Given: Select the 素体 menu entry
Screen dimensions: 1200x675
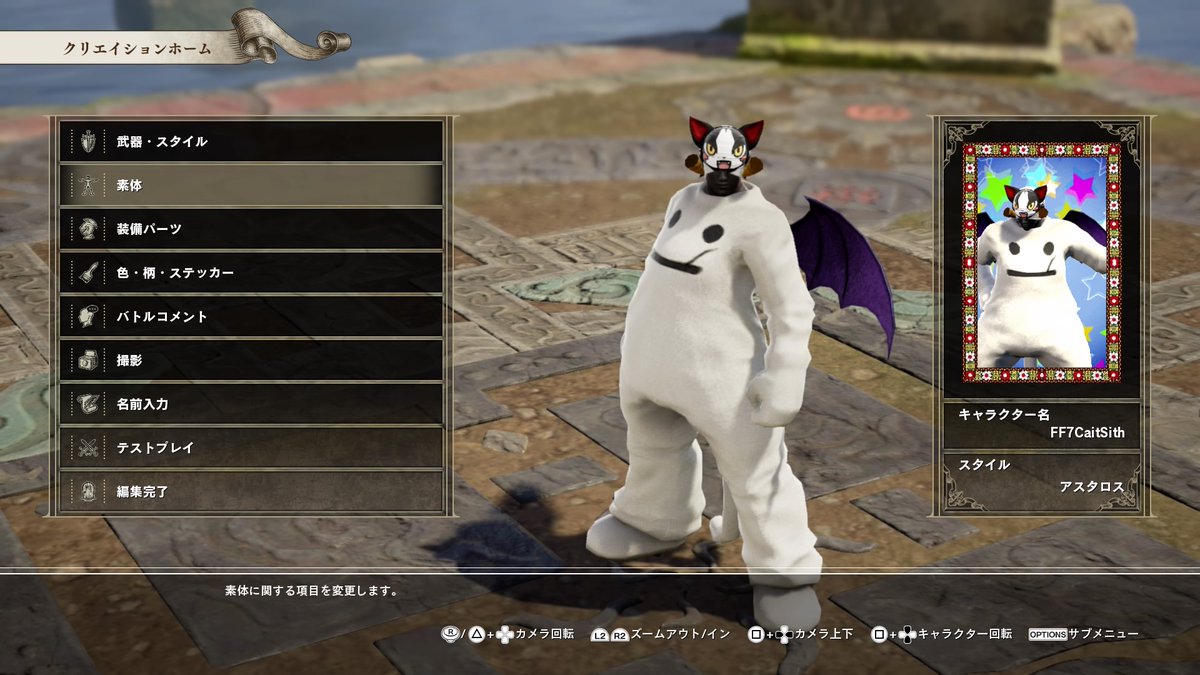Looking at the screenshot, I should coord(250,185).
